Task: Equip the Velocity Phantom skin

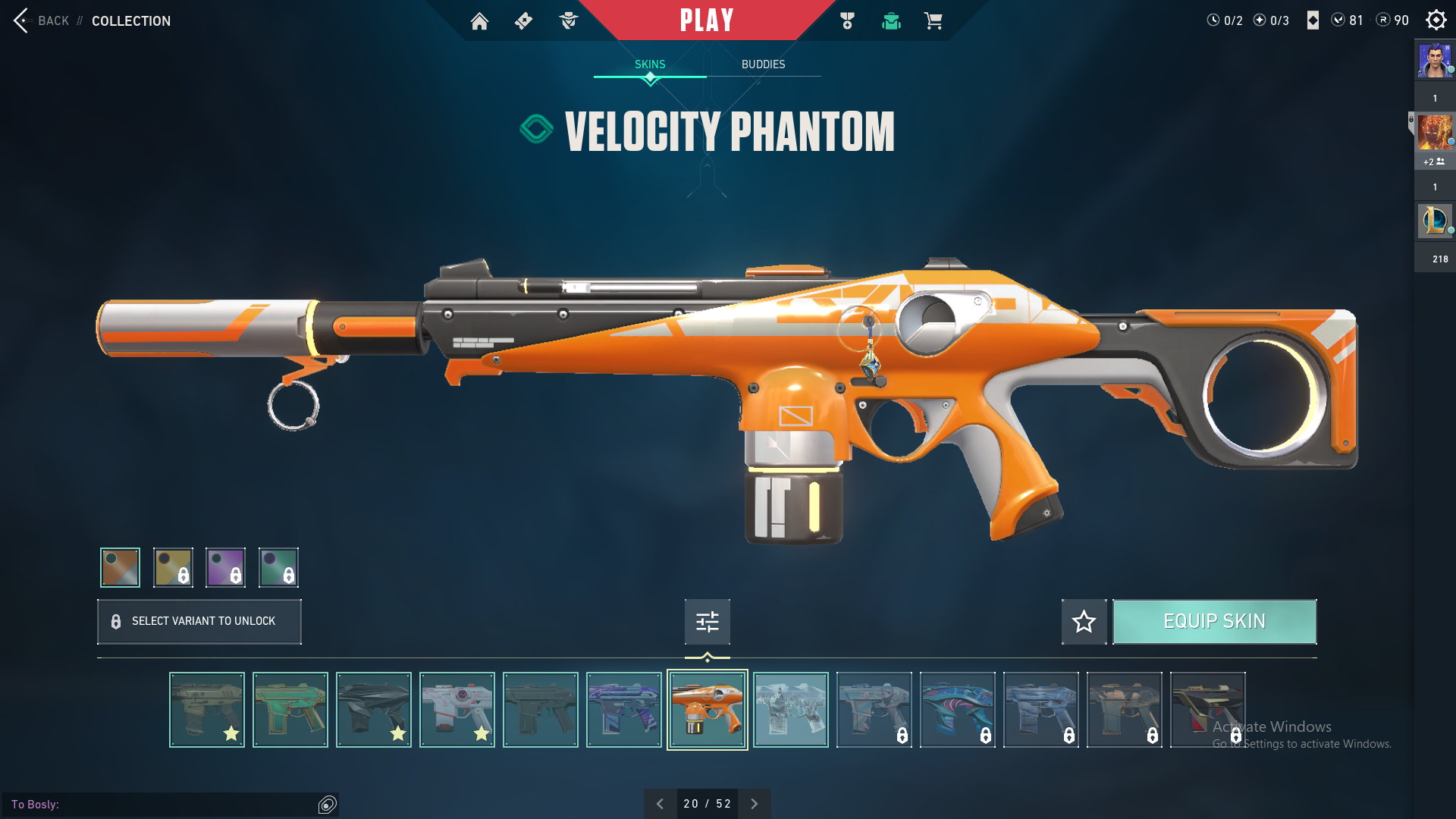Action: pos(1214,622)
